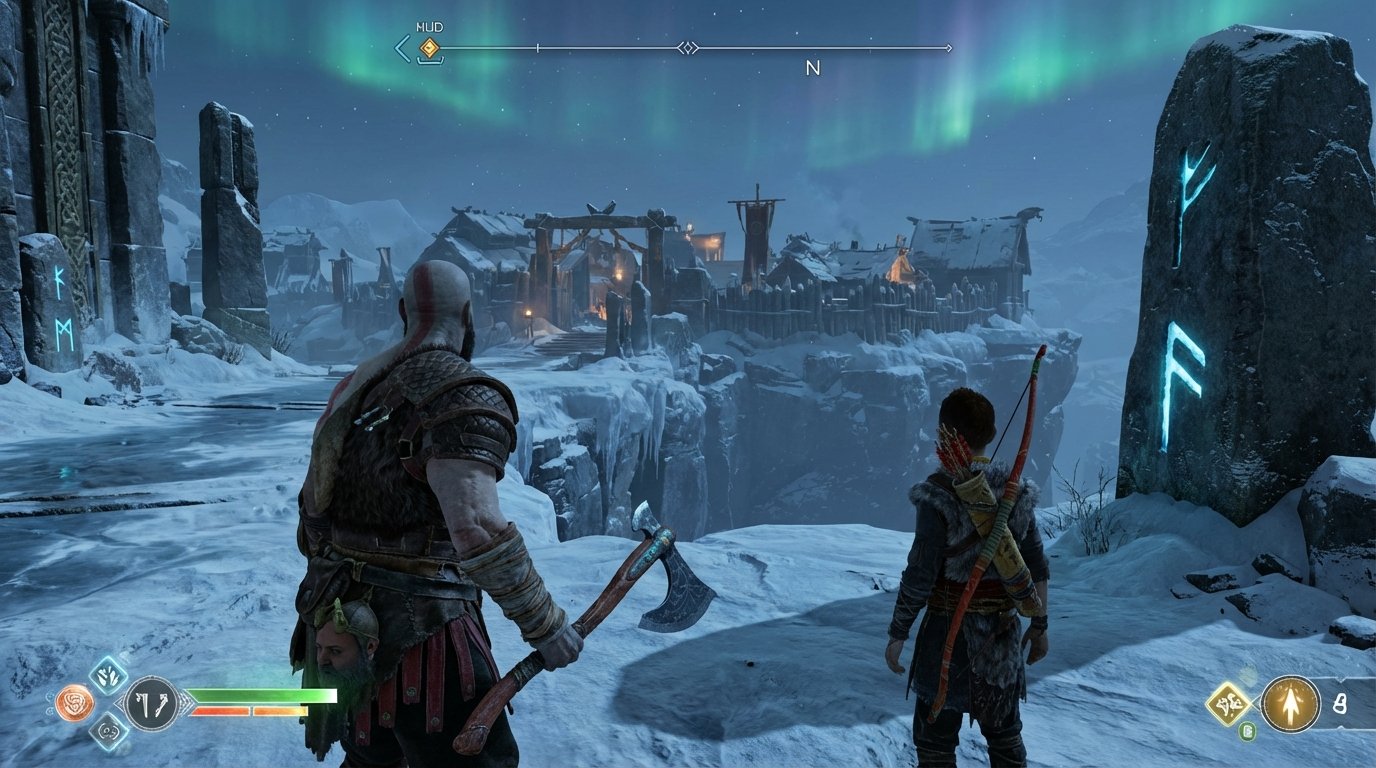
Task: Click Atreus's gold arrow rune diamond
Action: click(x=1226, y=704)
